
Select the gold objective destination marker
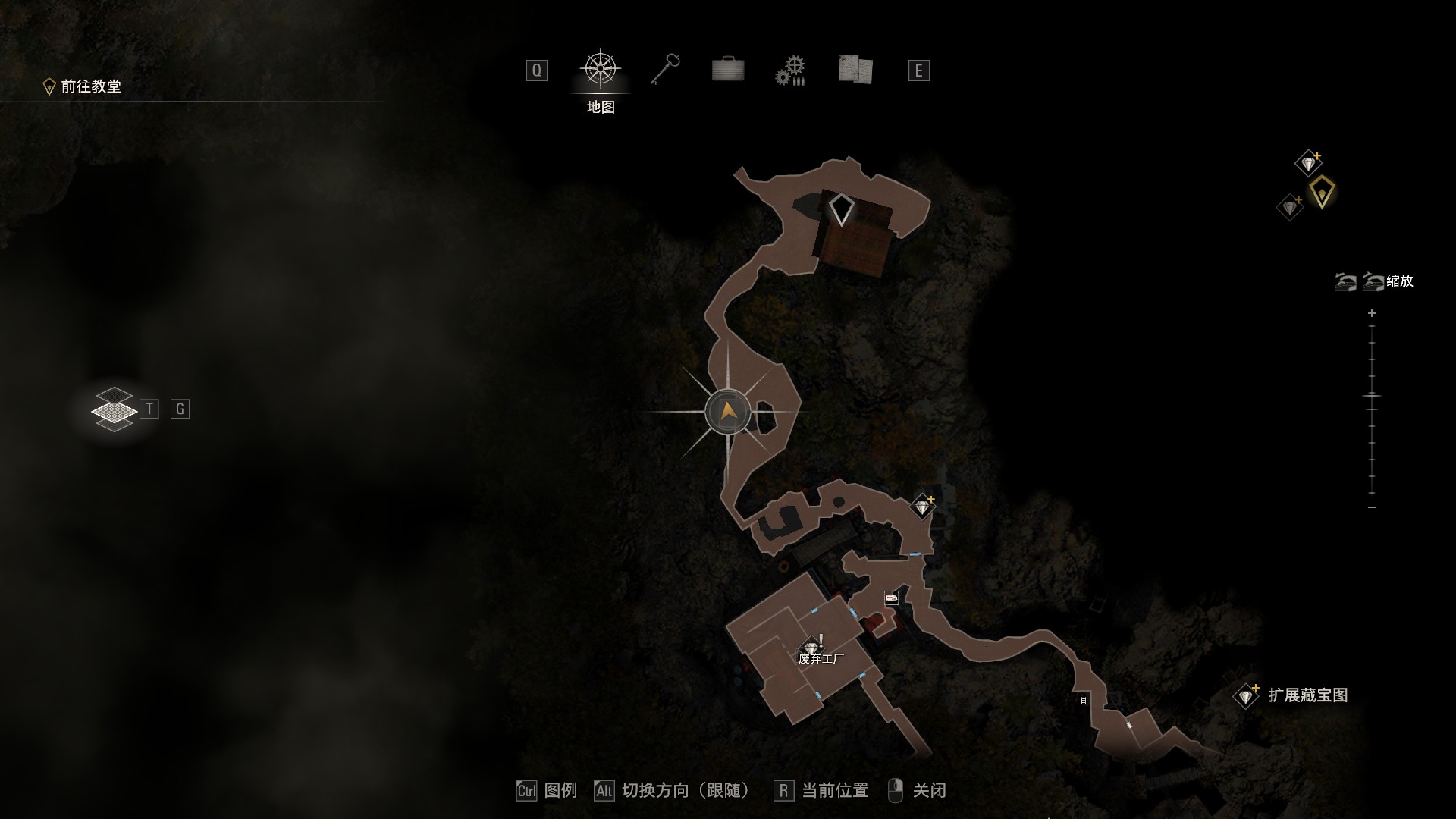pyautogui.click(x=1322, y=191)
